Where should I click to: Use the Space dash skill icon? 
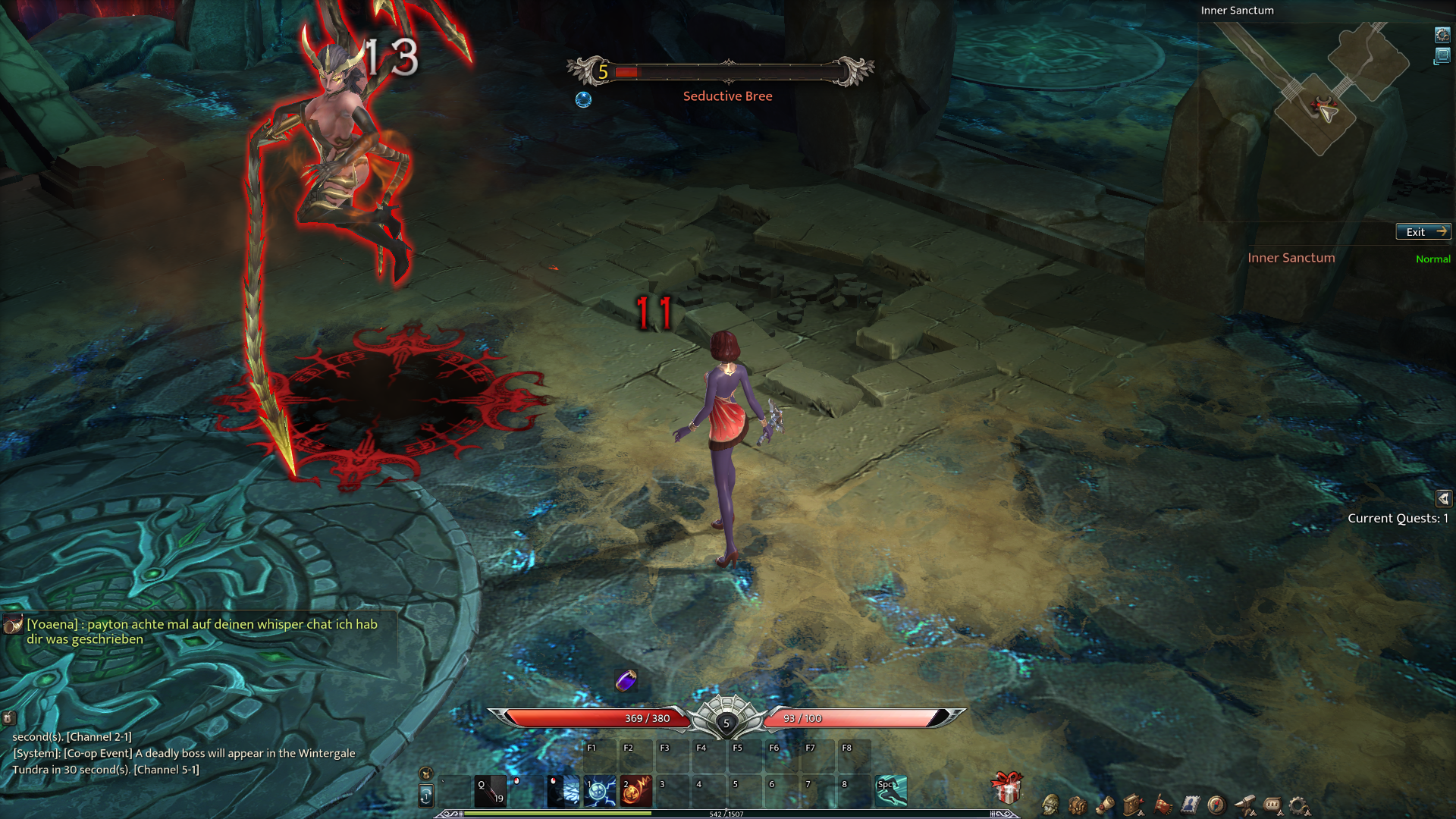pyautogui.click(x=891, y=791)
